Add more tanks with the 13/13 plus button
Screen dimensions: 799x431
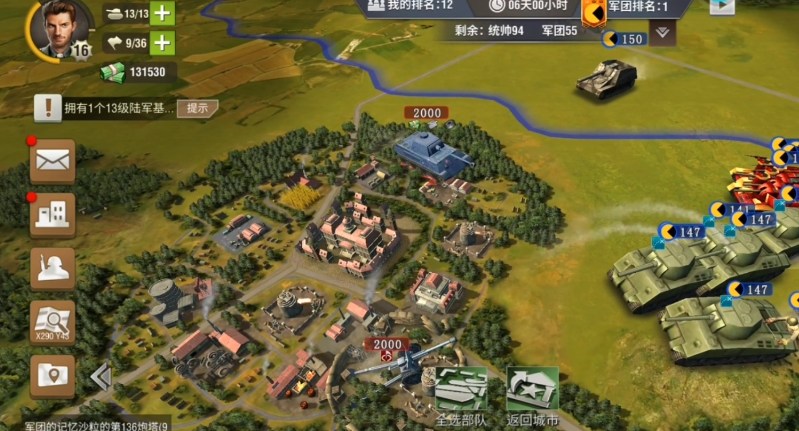pyautogui.click(x=161, y=14)
